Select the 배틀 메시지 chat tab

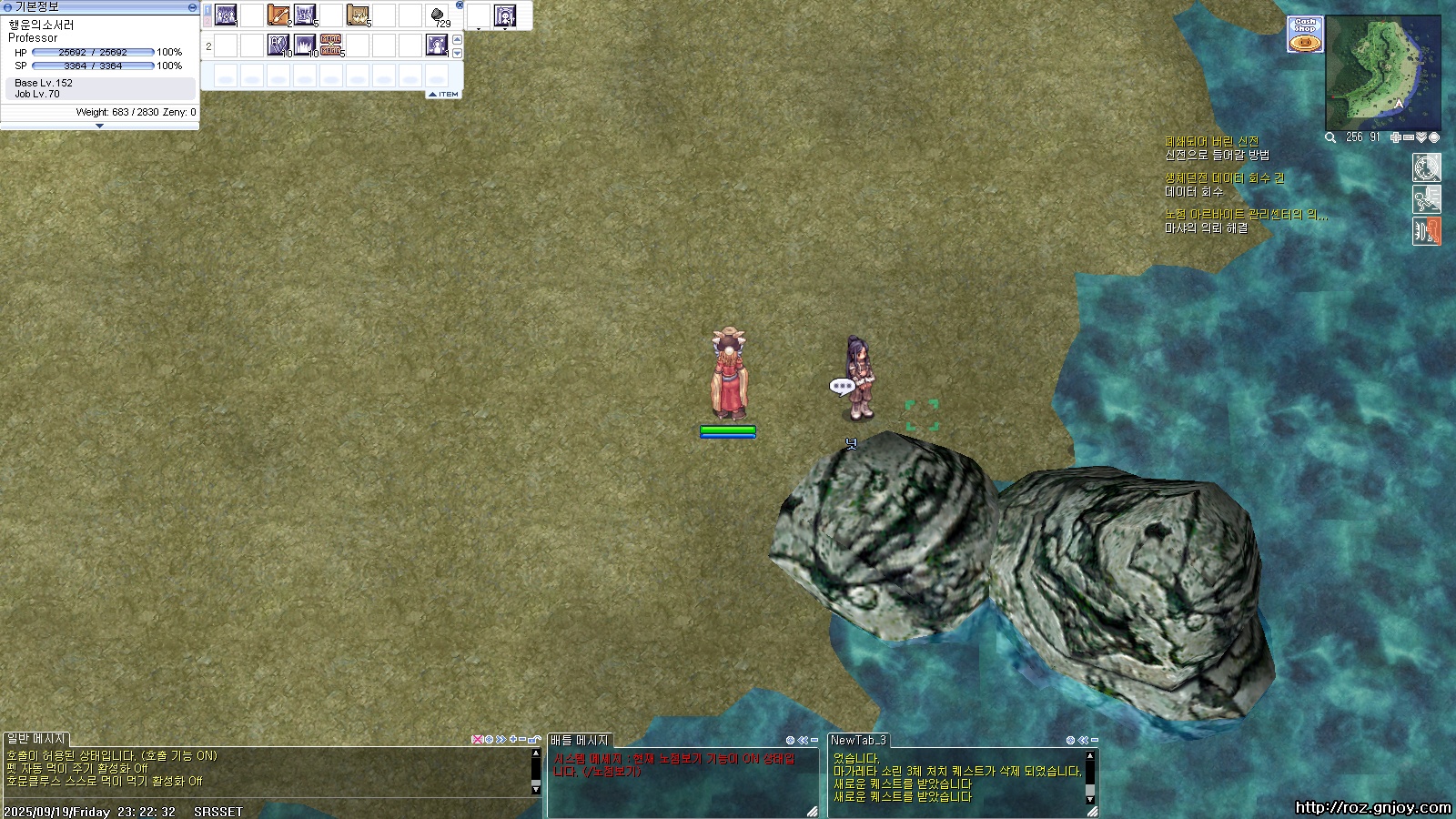pyautogui.click(x=580, y=741)
